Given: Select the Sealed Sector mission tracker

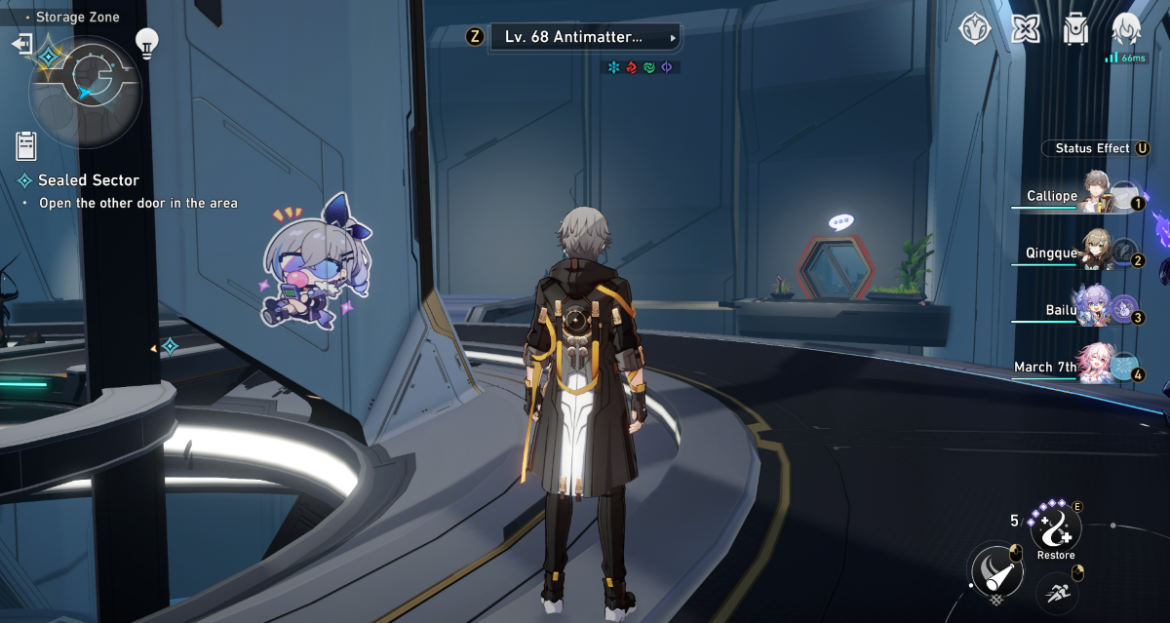Looking at the screenshot, I should tap(88, 181).
